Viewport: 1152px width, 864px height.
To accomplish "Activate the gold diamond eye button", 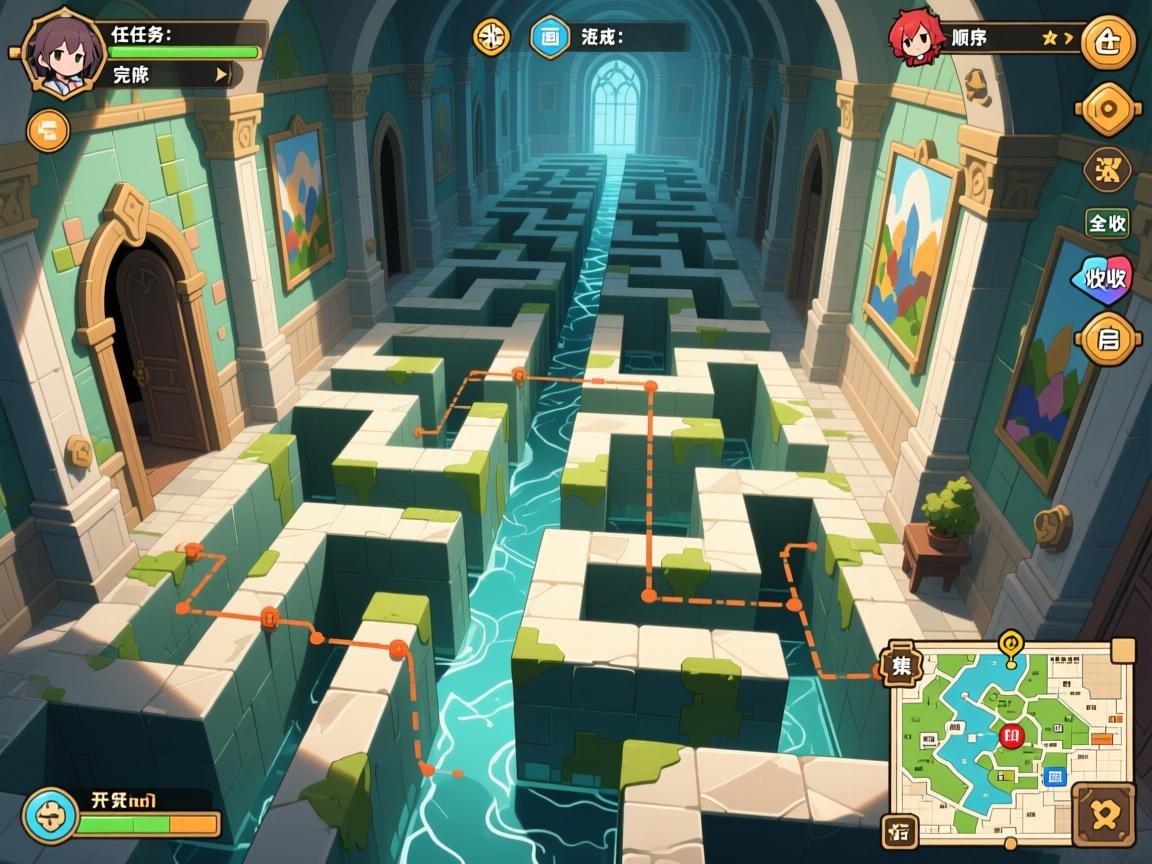I will click(x=1108, y=109).
